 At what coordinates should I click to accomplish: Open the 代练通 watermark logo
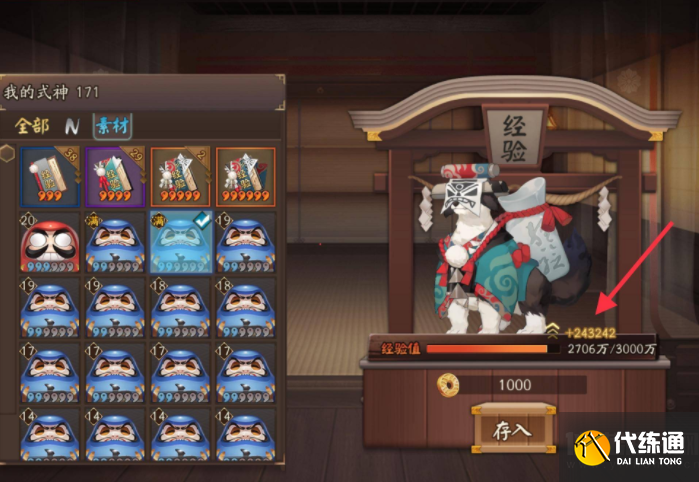pos(635,448)
